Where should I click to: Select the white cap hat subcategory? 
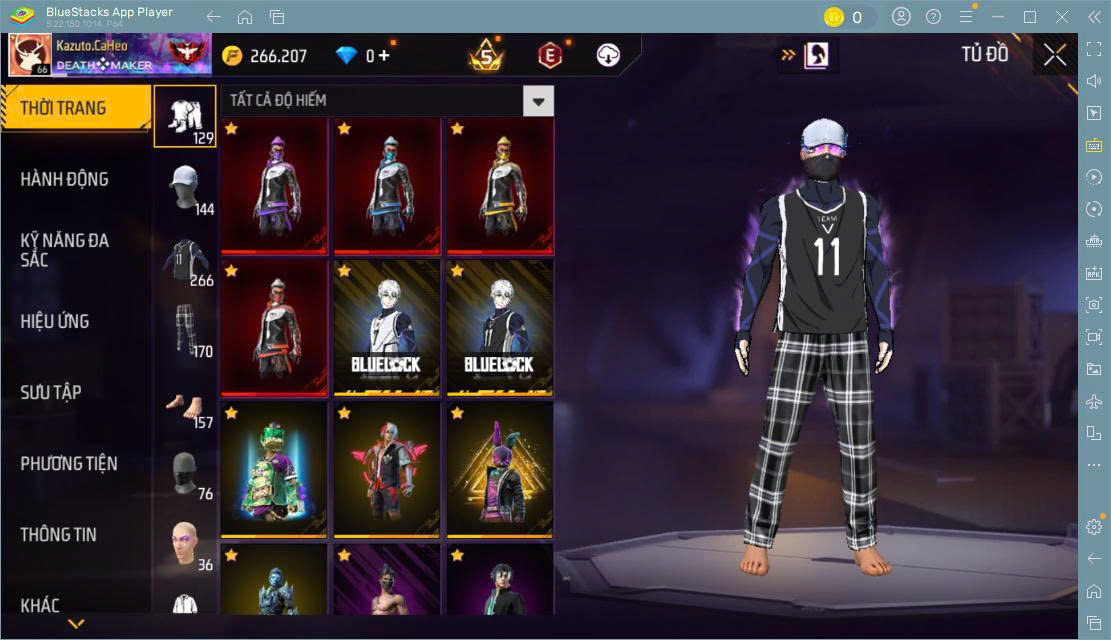[185, 189]
